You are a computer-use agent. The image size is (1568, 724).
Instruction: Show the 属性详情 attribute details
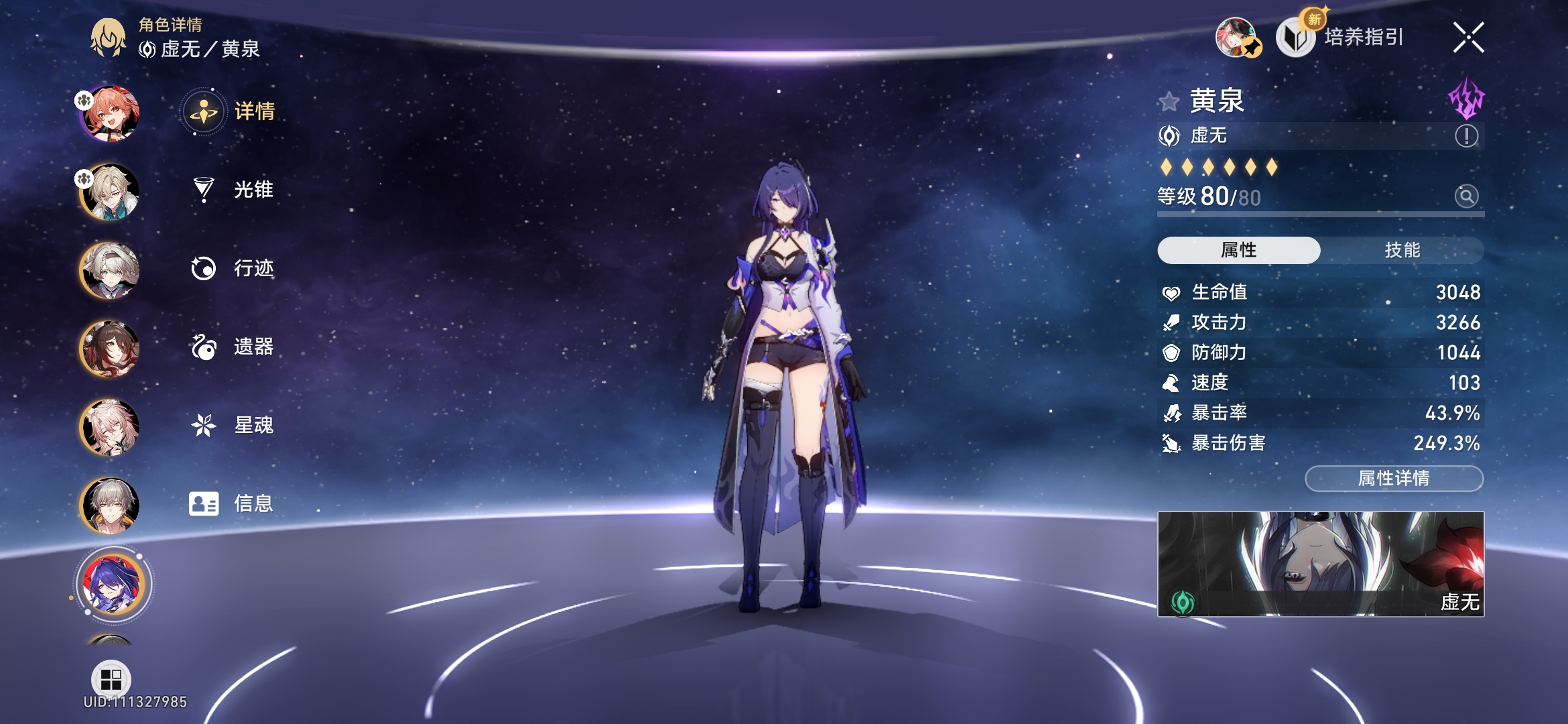pos(1394,479)
